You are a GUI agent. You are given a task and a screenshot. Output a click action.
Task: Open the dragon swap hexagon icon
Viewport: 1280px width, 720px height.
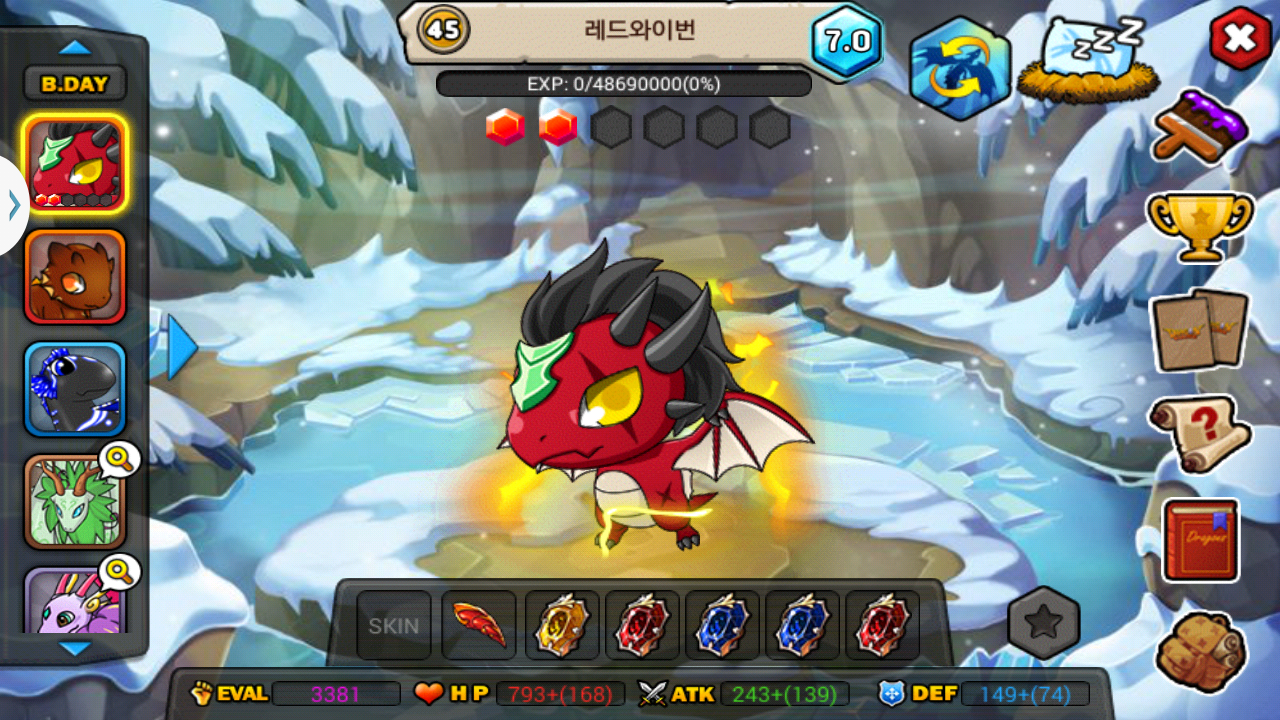[959, 68]
